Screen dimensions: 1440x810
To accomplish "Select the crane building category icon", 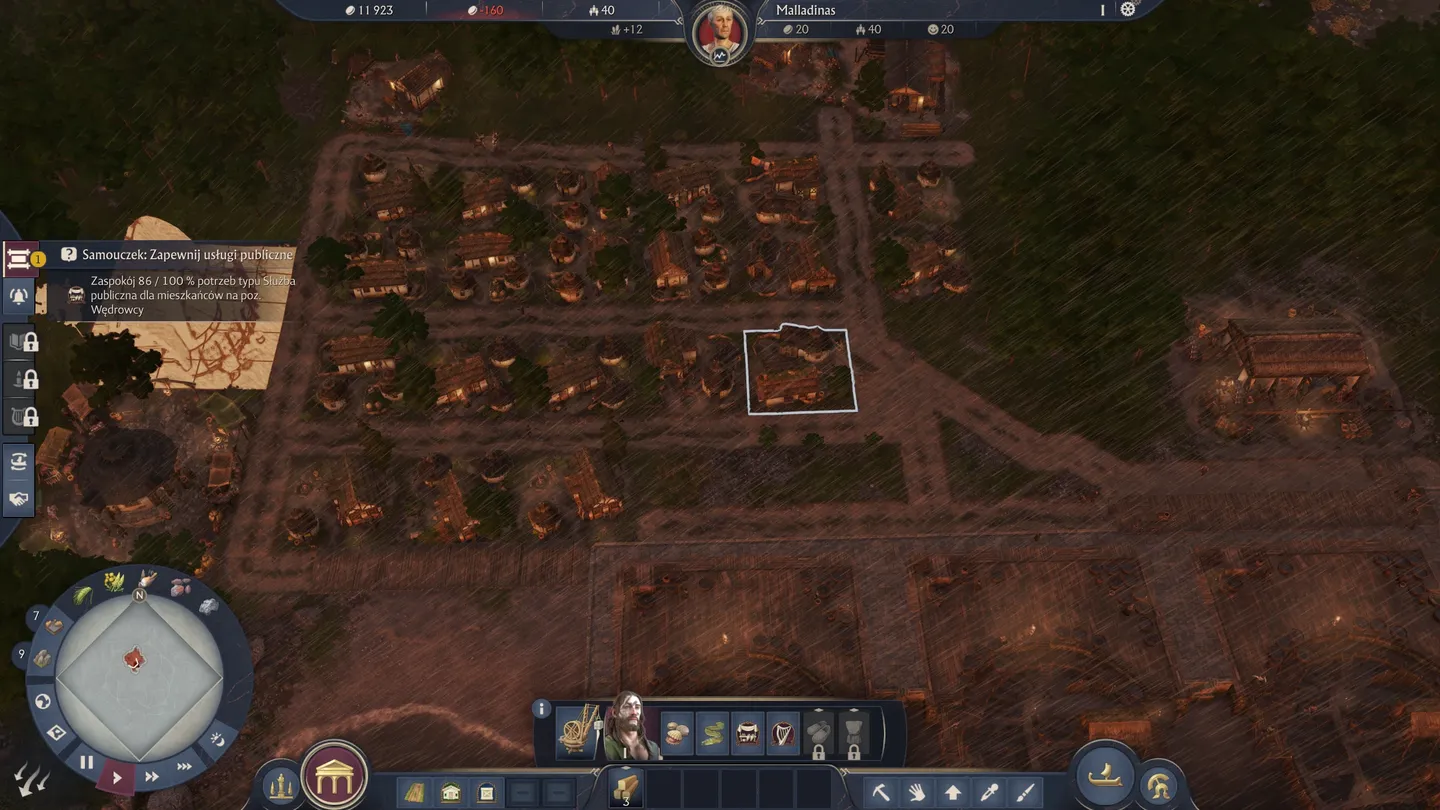I will tap(578, 732).
